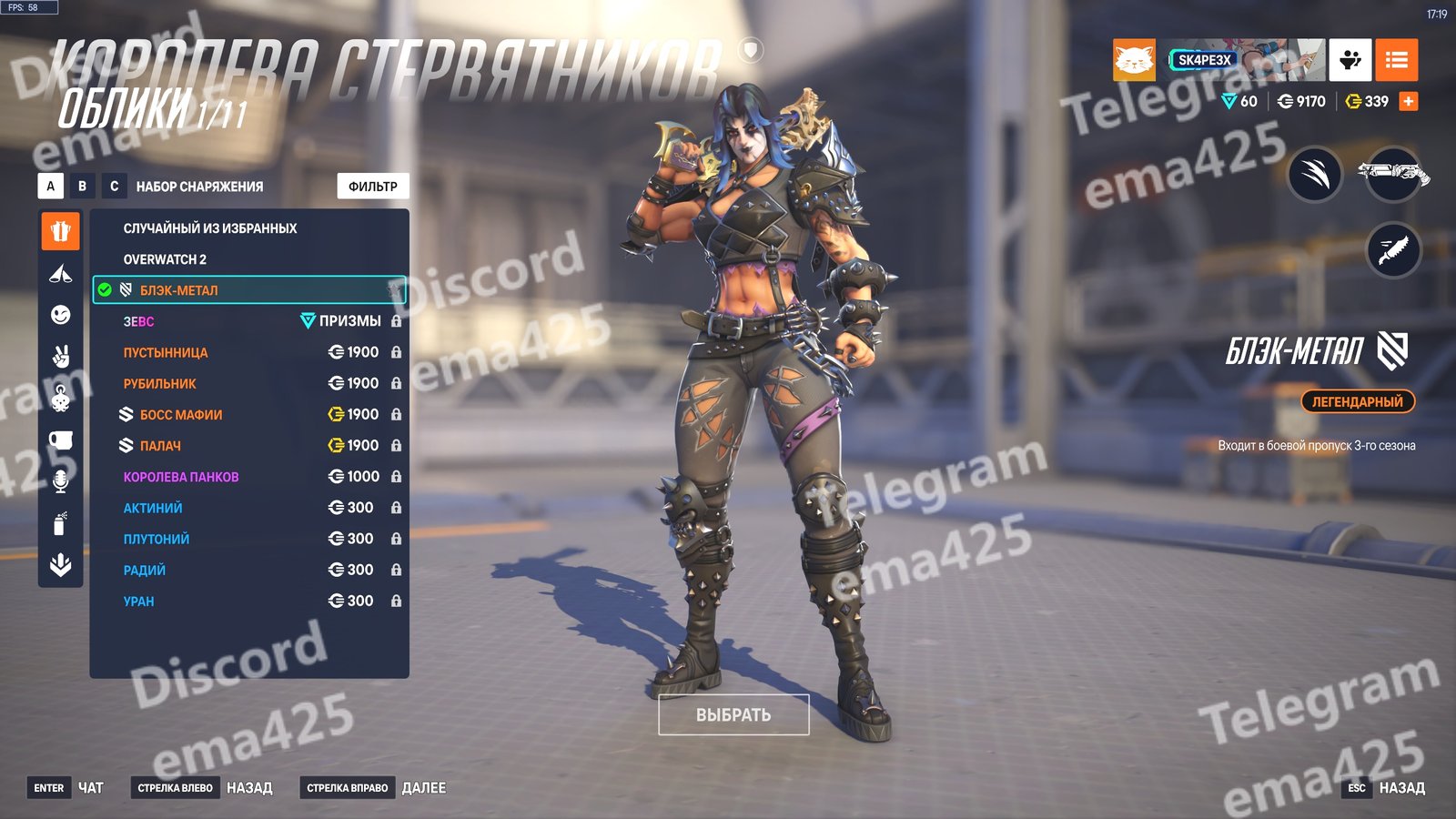This screenshot has width=1456, height=819.
Task: Switch to loadout set B
Action: click(82, 186)
